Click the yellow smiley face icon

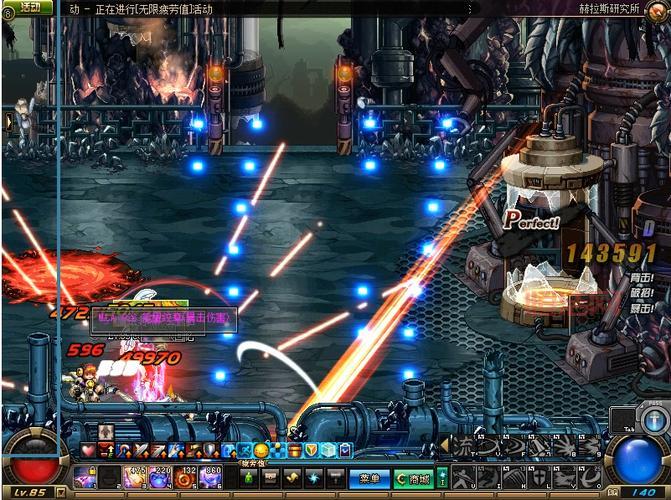[260, 450]
